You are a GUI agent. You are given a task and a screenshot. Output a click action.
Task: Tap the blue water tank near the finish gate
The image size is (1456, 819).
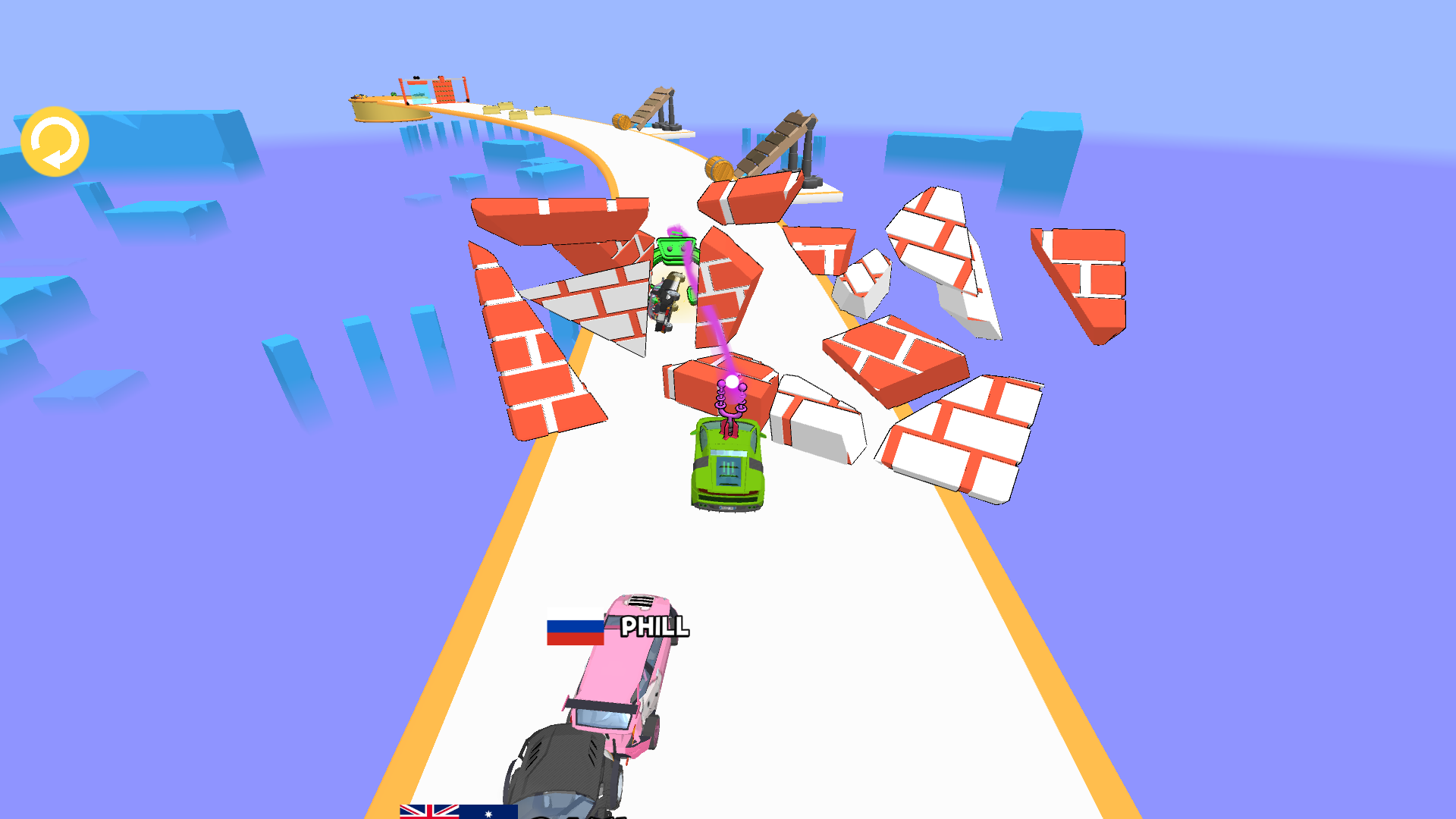419,93
